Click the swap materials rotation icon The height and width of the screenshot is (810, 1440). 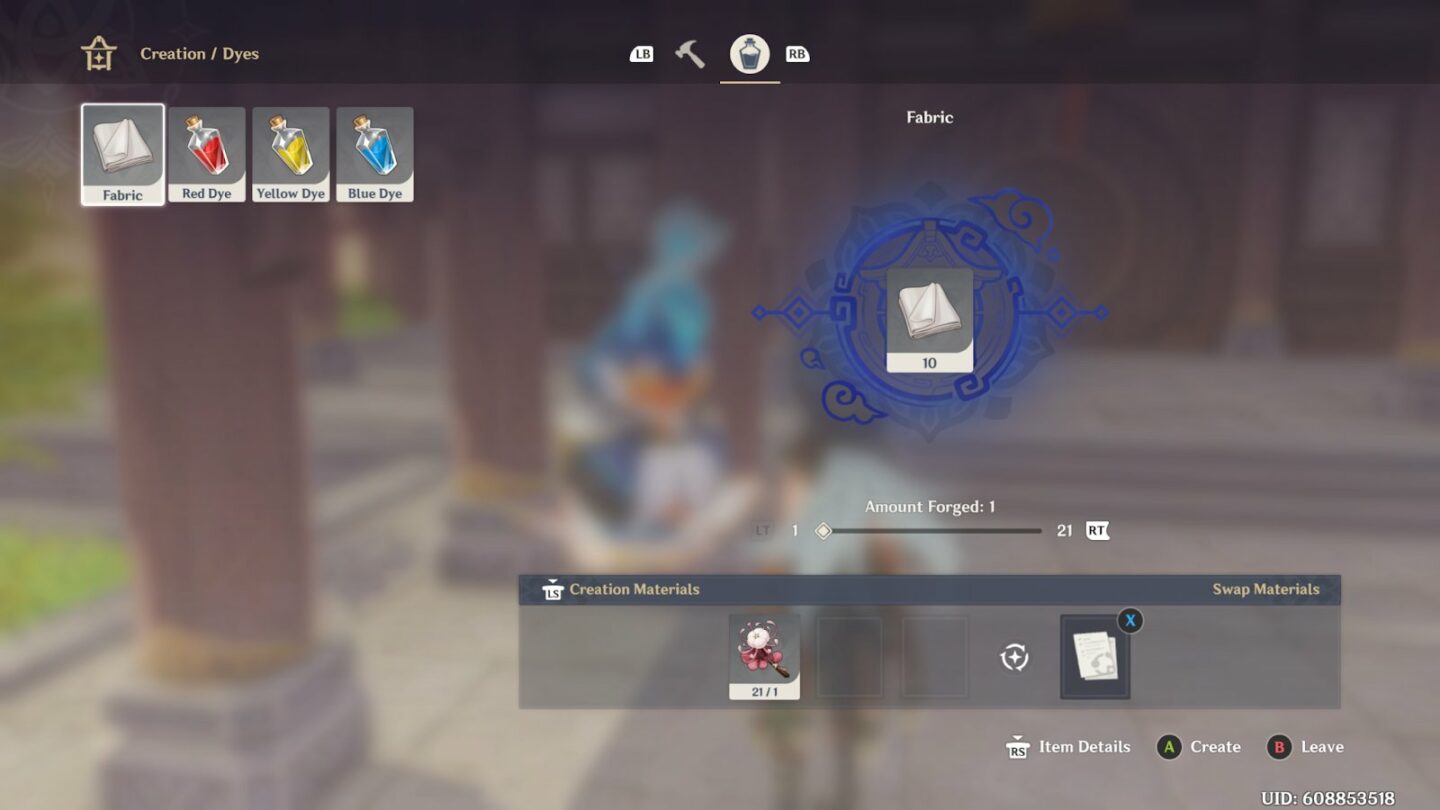click(x=1014, y=657)
